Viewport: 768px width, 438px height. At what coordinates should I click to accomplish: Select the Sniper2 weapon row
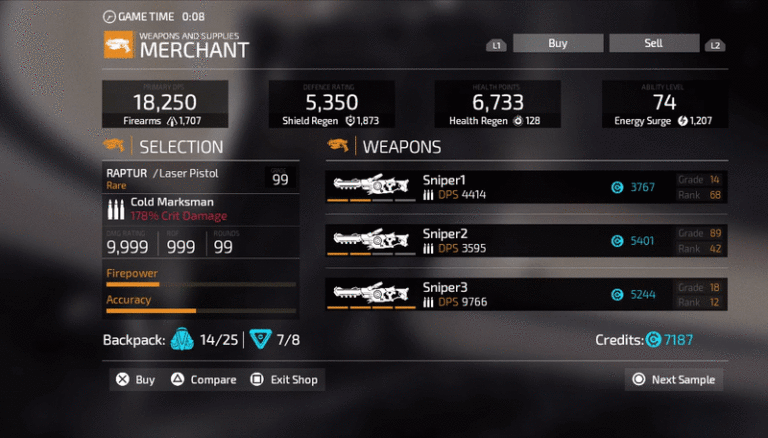(x=526, y=241)
